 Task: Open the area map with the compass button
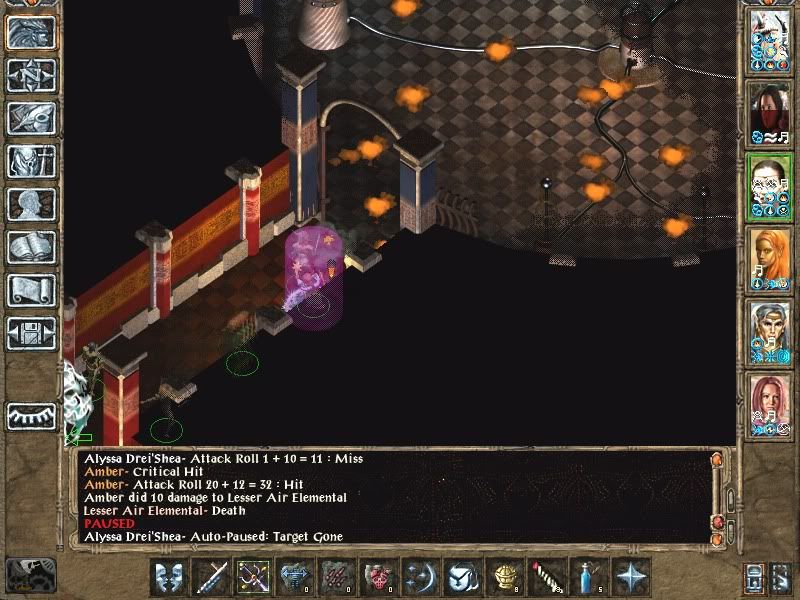31,75
